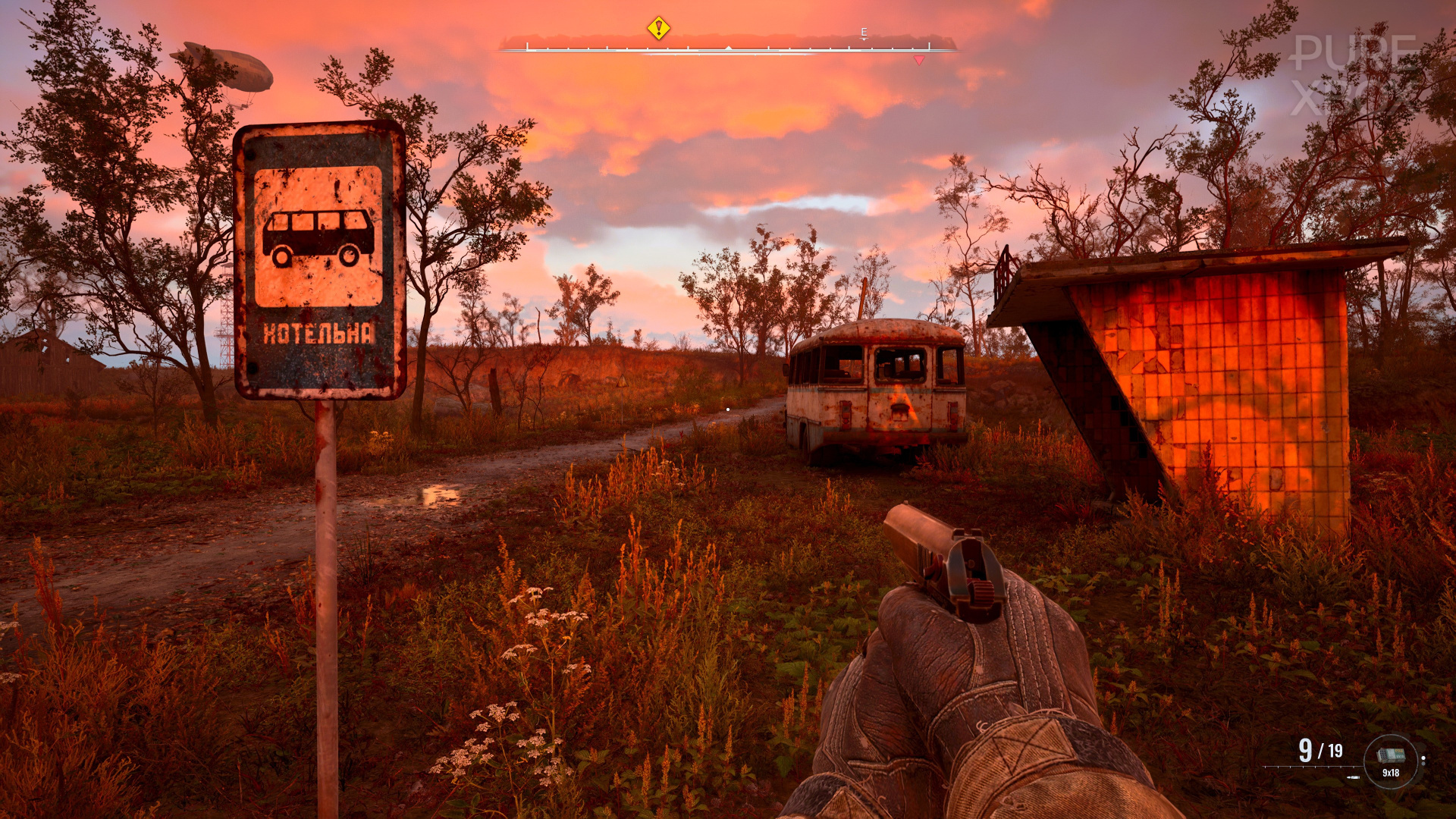This screenshot has width=1456, height=819.
Task: Click the 9x18 caliber label text
Action: coord(1391,773)
